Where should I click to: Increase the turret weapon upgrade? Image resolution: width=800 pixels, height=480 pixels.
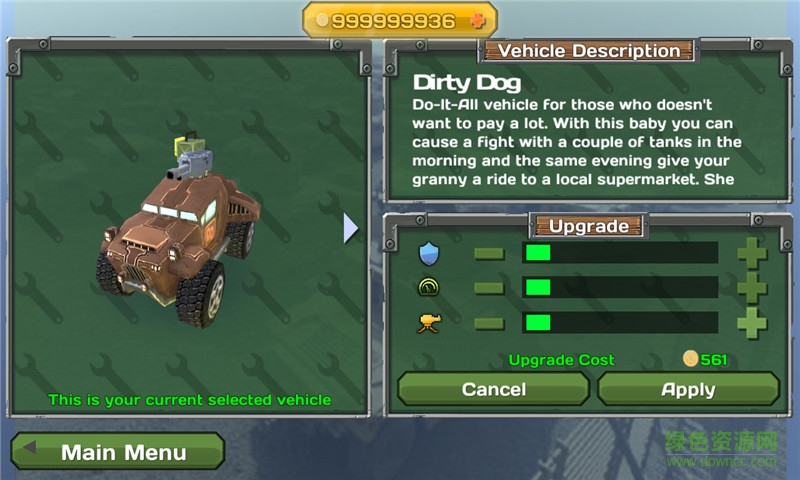(752, 323)
